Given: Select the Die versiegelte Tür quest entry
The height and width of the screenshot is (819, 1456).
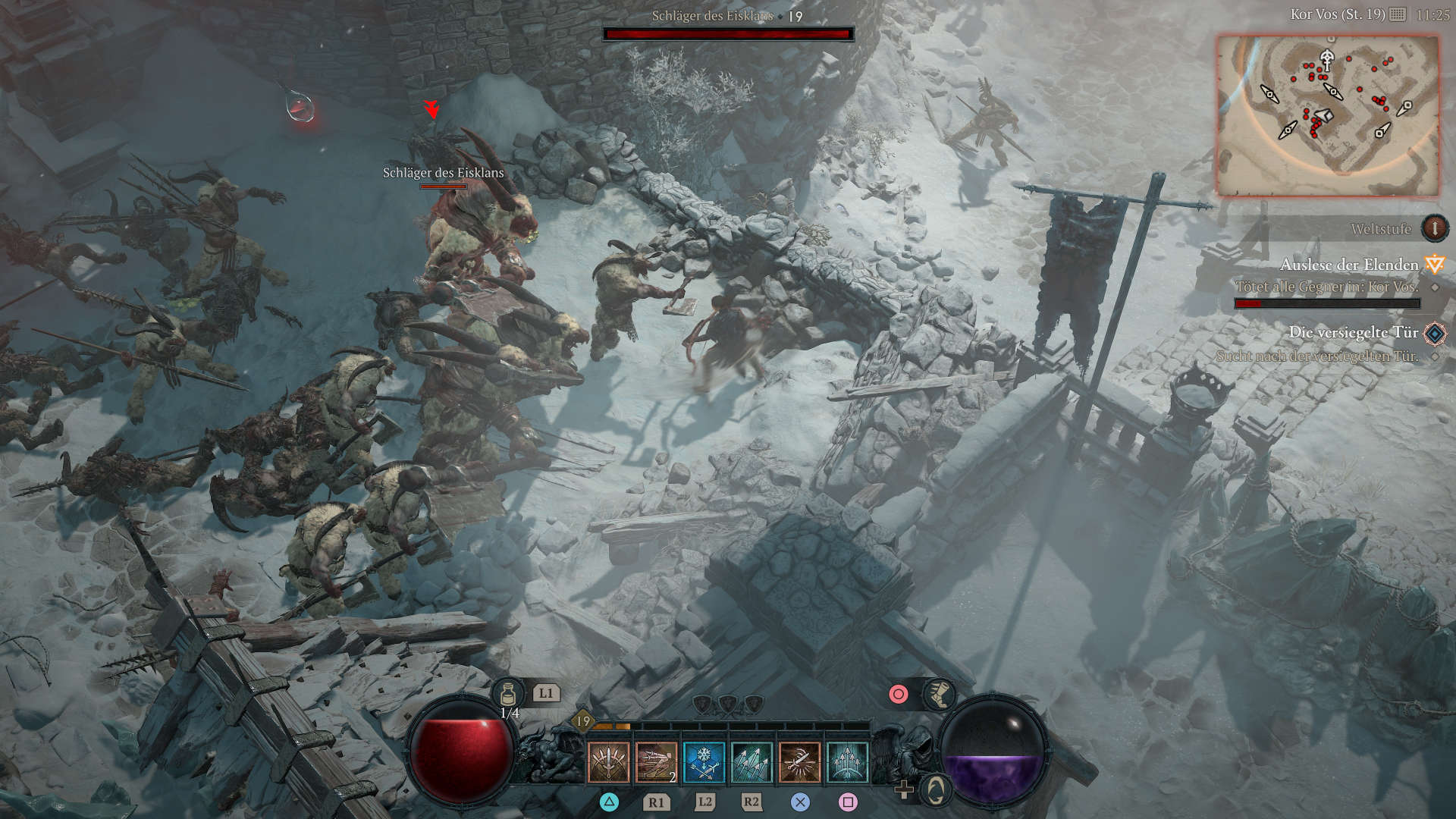Looking at the screenshot, I should tap(1353, 332).
